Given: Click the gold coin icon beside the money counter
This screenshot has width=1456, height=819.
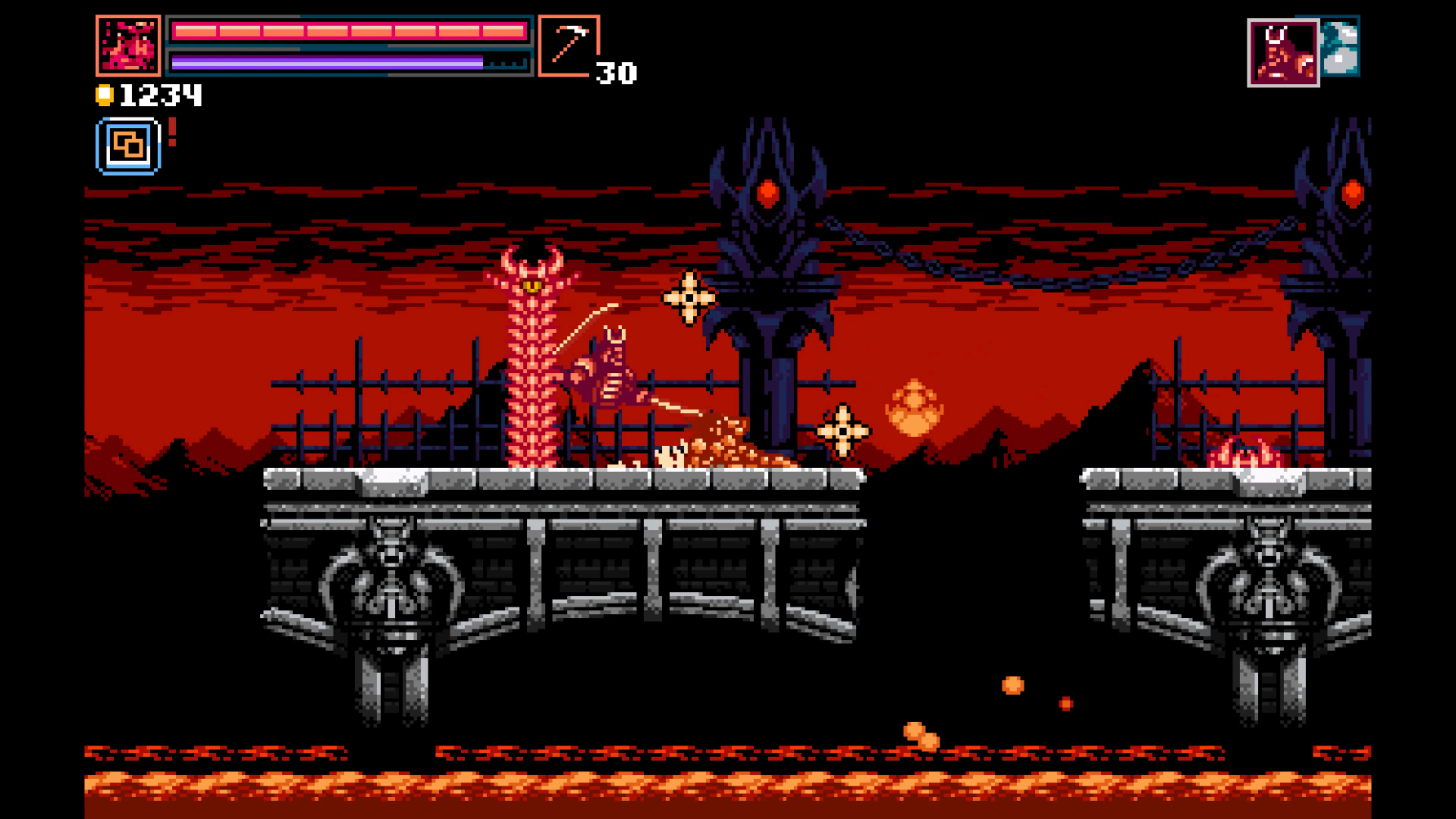Looking at the screenshot, I should coord(105,95).
